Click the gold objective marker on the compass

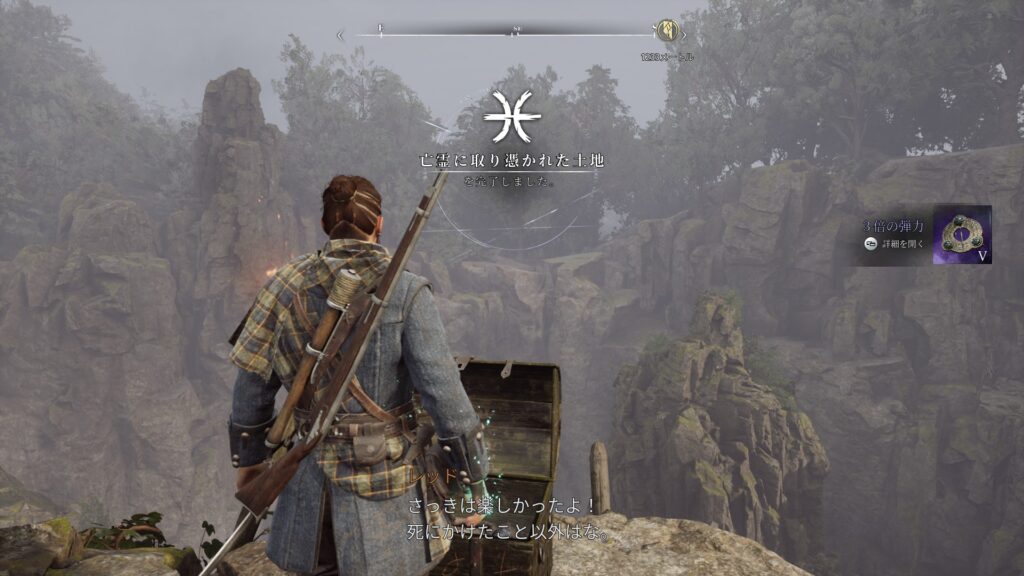click(665, 30)
